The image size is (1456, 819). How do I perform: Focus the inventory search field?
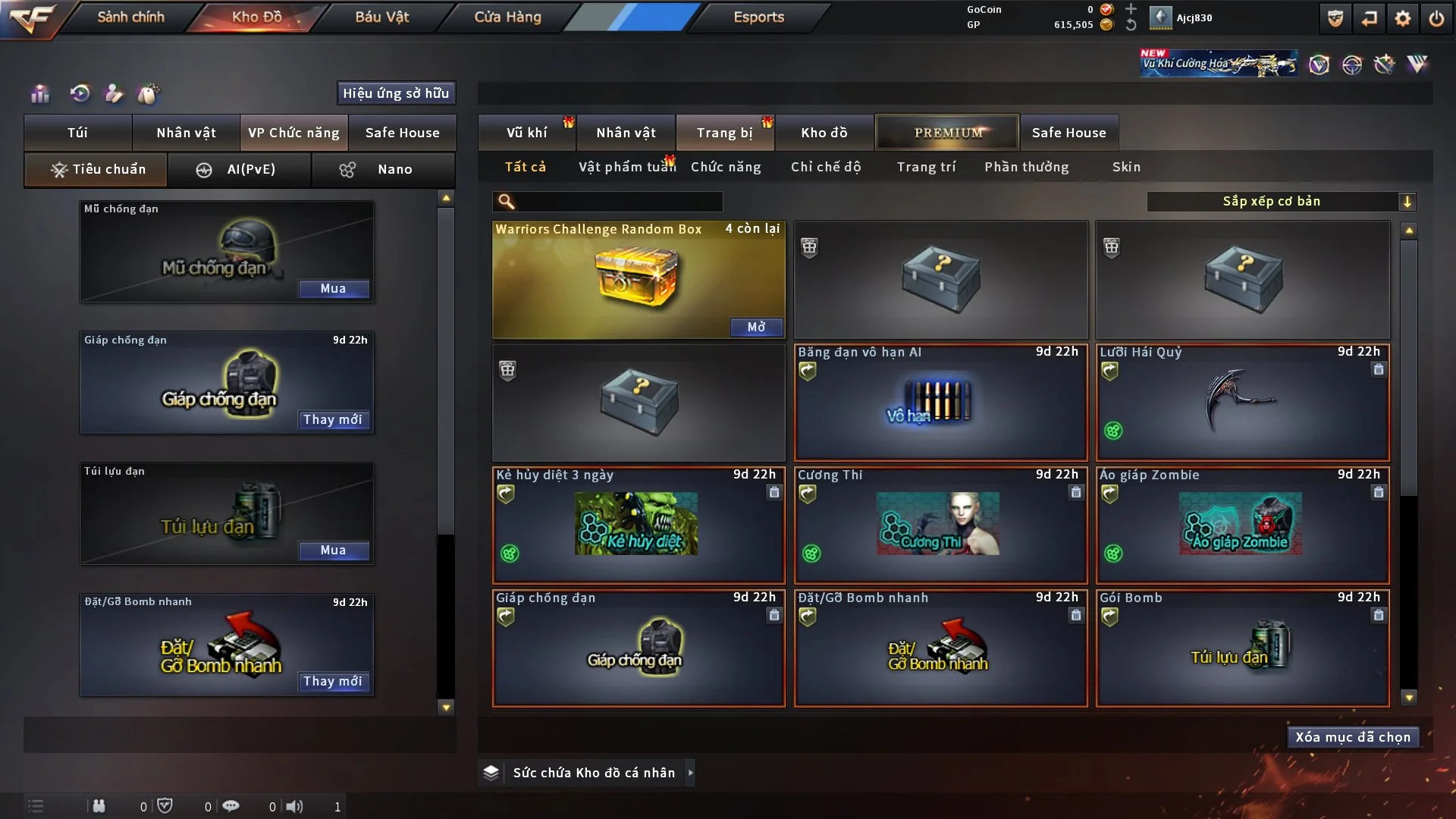pos(618,201)
